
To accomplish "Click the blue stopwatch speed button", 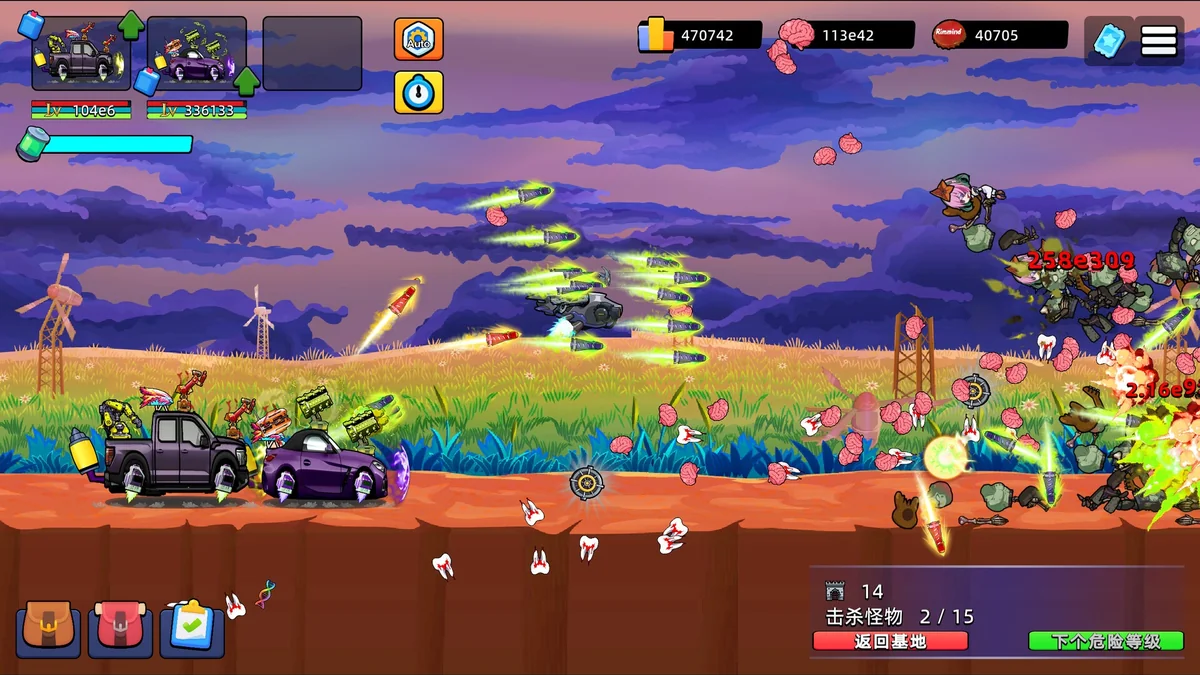I will 419,92.
